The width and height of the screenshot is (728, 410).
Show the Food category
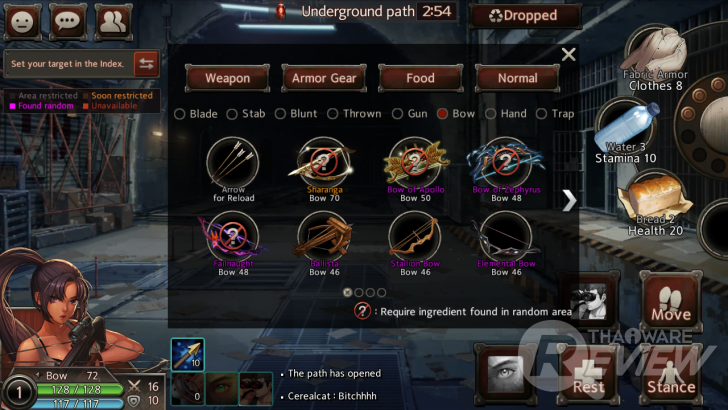click(421, 78)
